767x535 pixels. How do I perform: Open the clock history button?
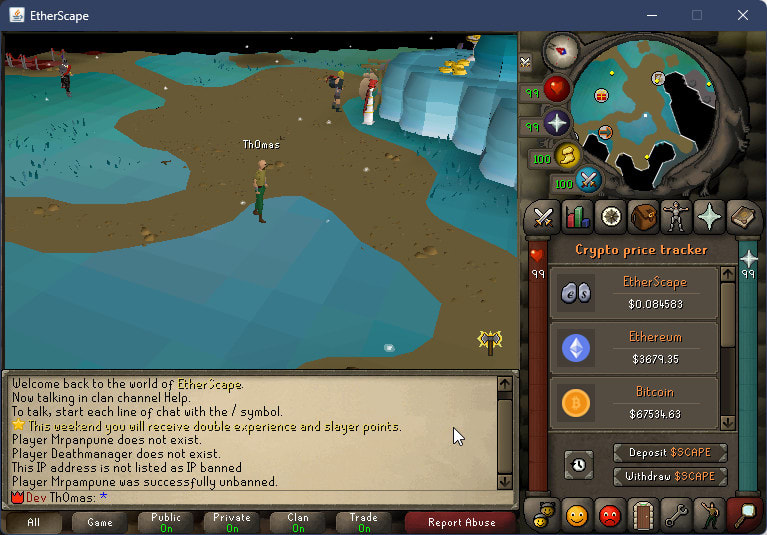pyautogui.click(x=578, y=464)
